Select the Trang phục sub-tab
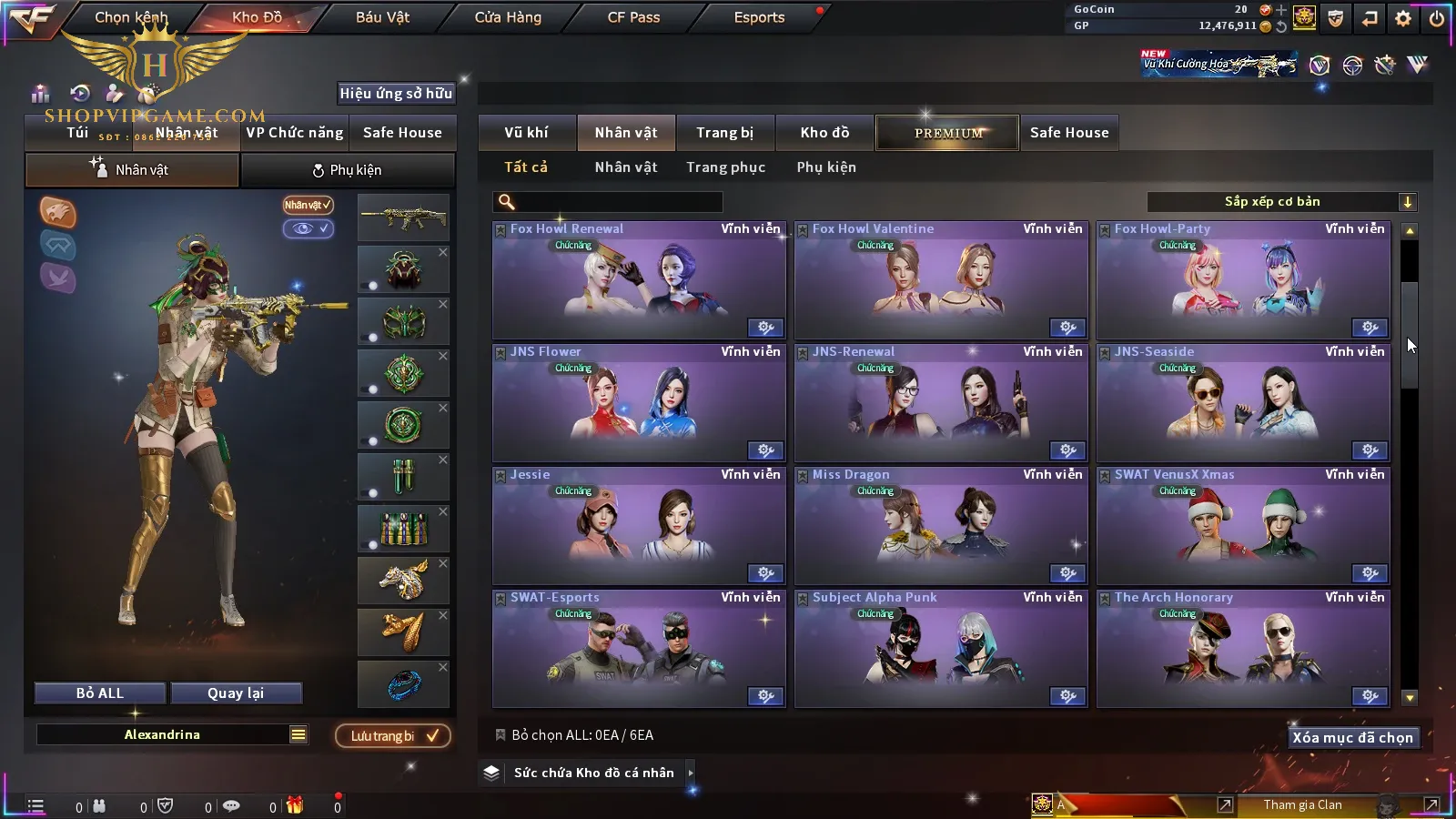Image resolution: width=1456 pixels, height=819 pixels. [725, 167]
